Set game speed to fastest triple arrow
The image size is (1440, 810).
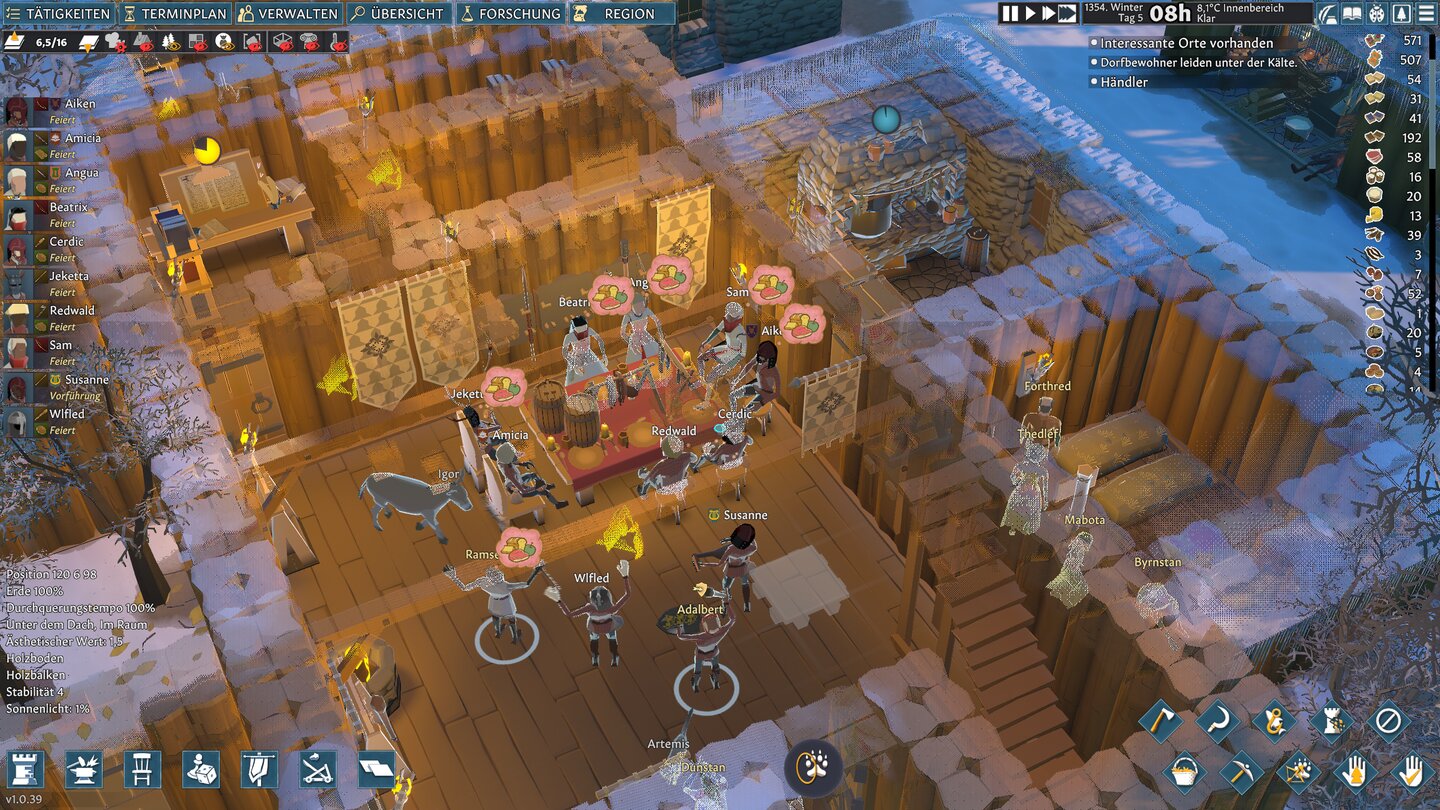click(1067, 13)
